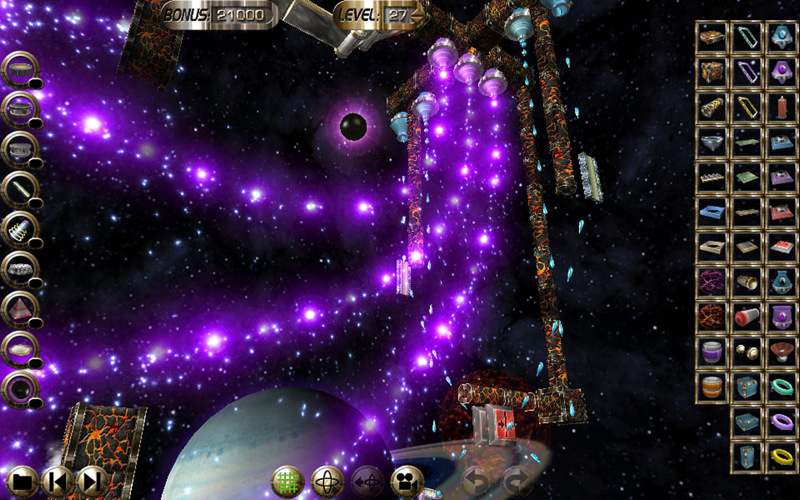Open the folder button in the bottom bar
The height and width of the screenshot is (500, 800).
point(22,481)
